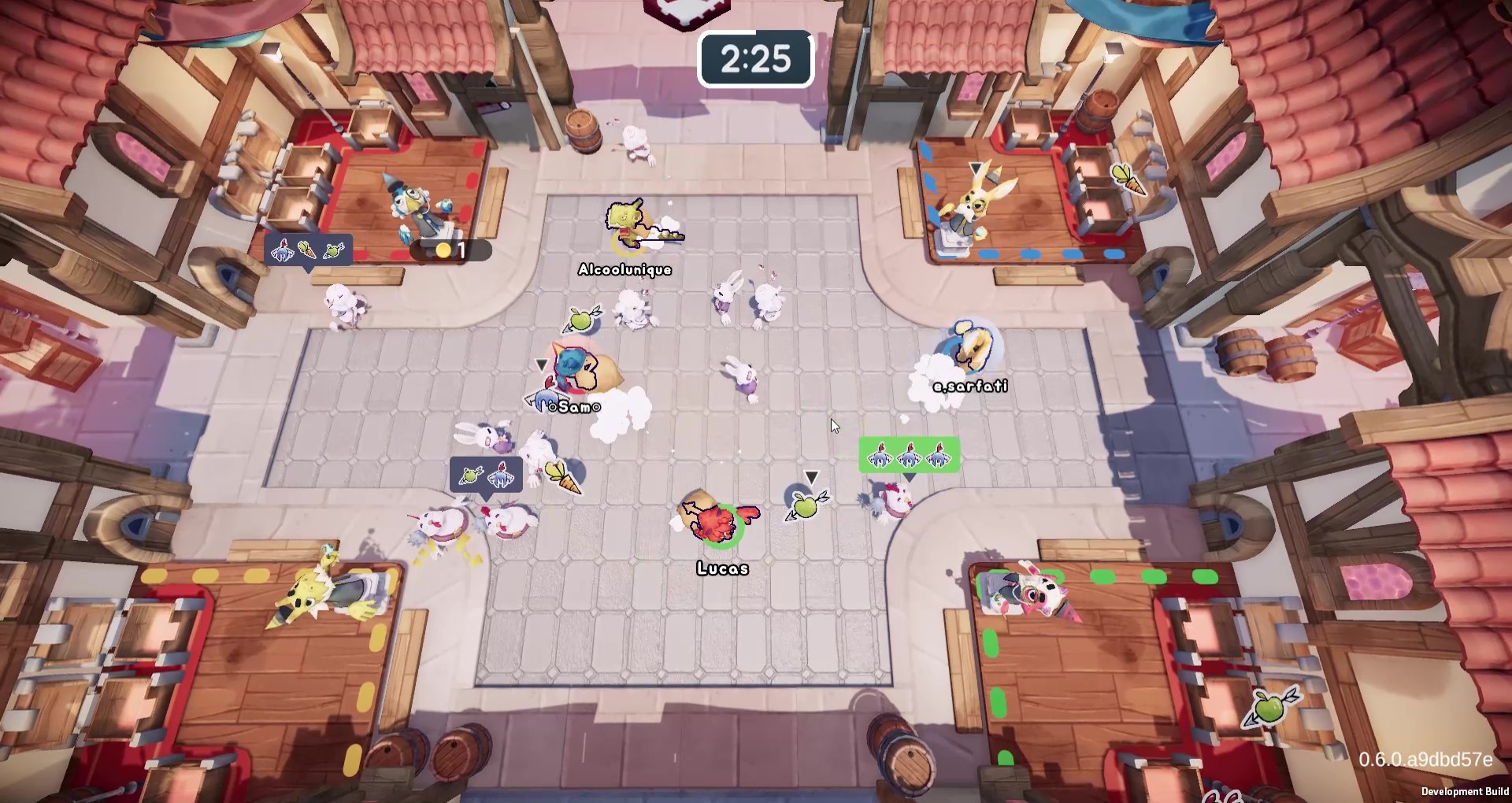Image resolution: width=1512 pixels, height=803 pixels.
Task: Select the first chicken icon in the green order bubble
Action: [x=880, y=455]
